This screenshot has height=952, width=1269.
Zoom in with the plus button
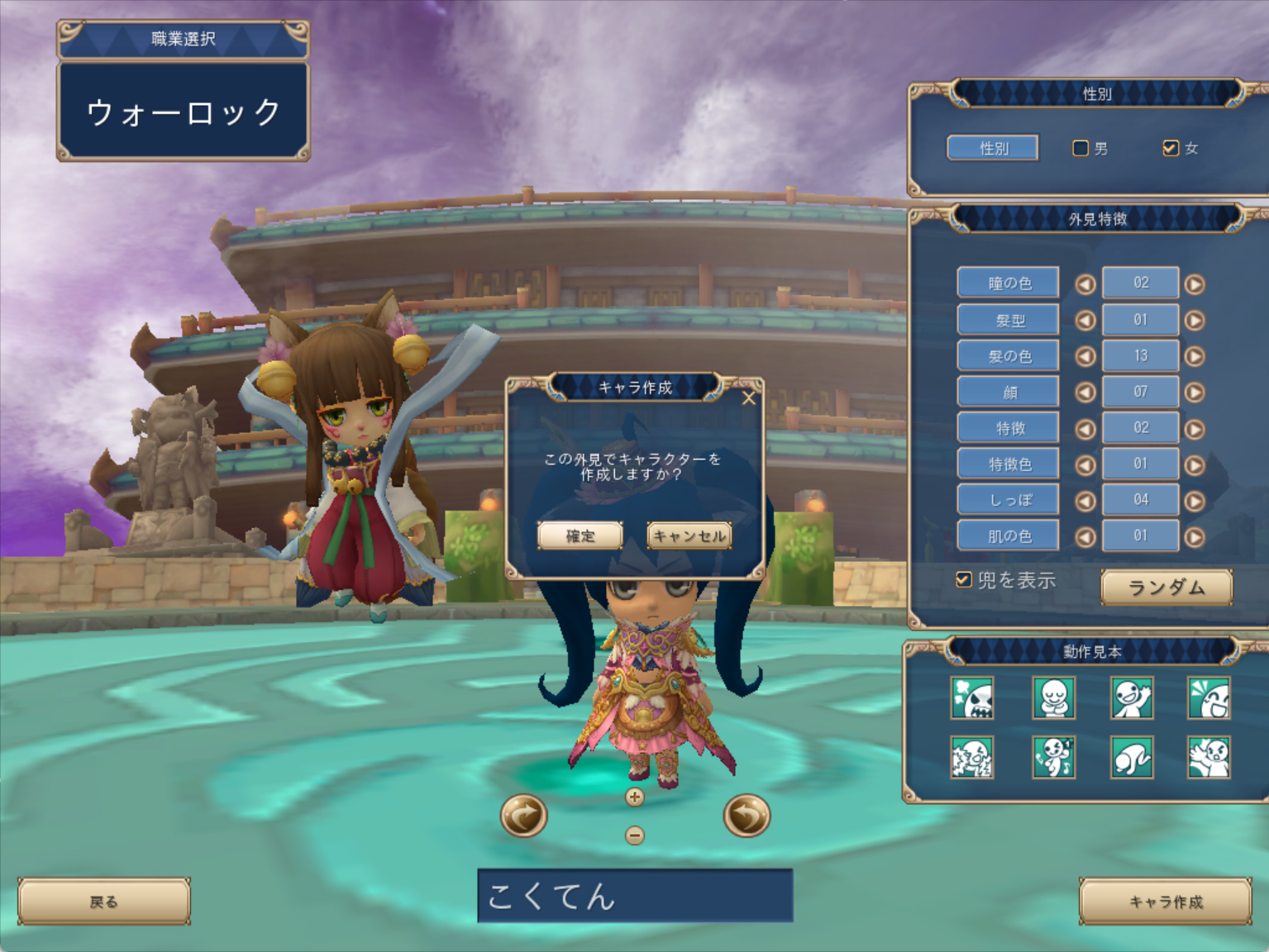[x=635, y=797]
